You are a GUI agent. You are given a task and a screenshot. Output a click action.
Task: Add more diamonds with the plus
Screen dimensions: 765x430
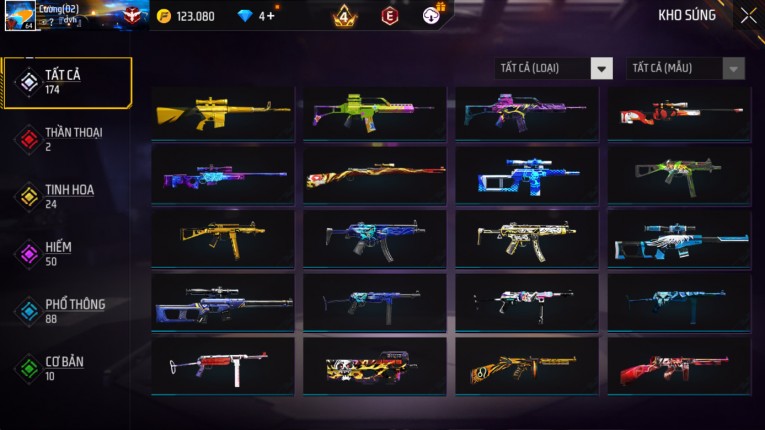(271, 16)
